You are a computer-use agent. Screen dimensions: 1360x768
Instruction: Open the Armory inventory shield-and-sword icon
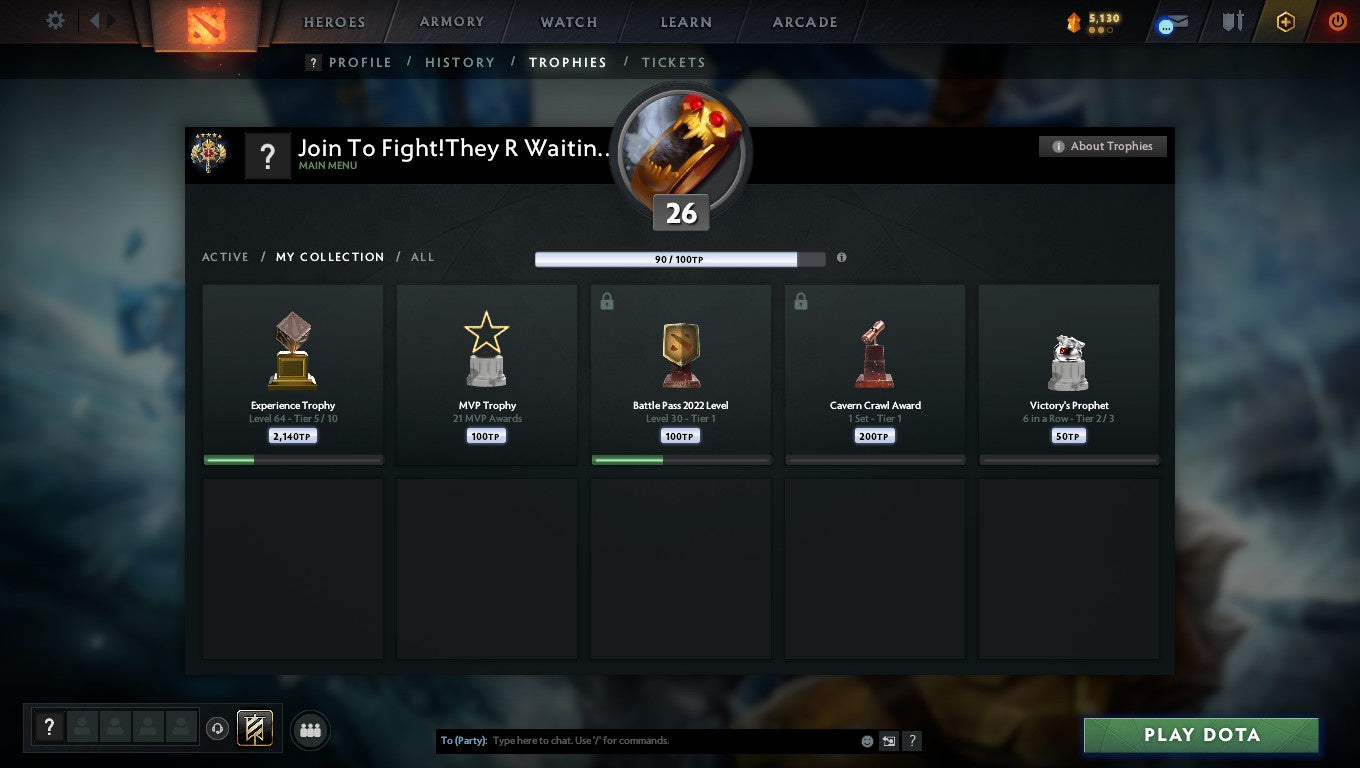[x=1231, y=20]
